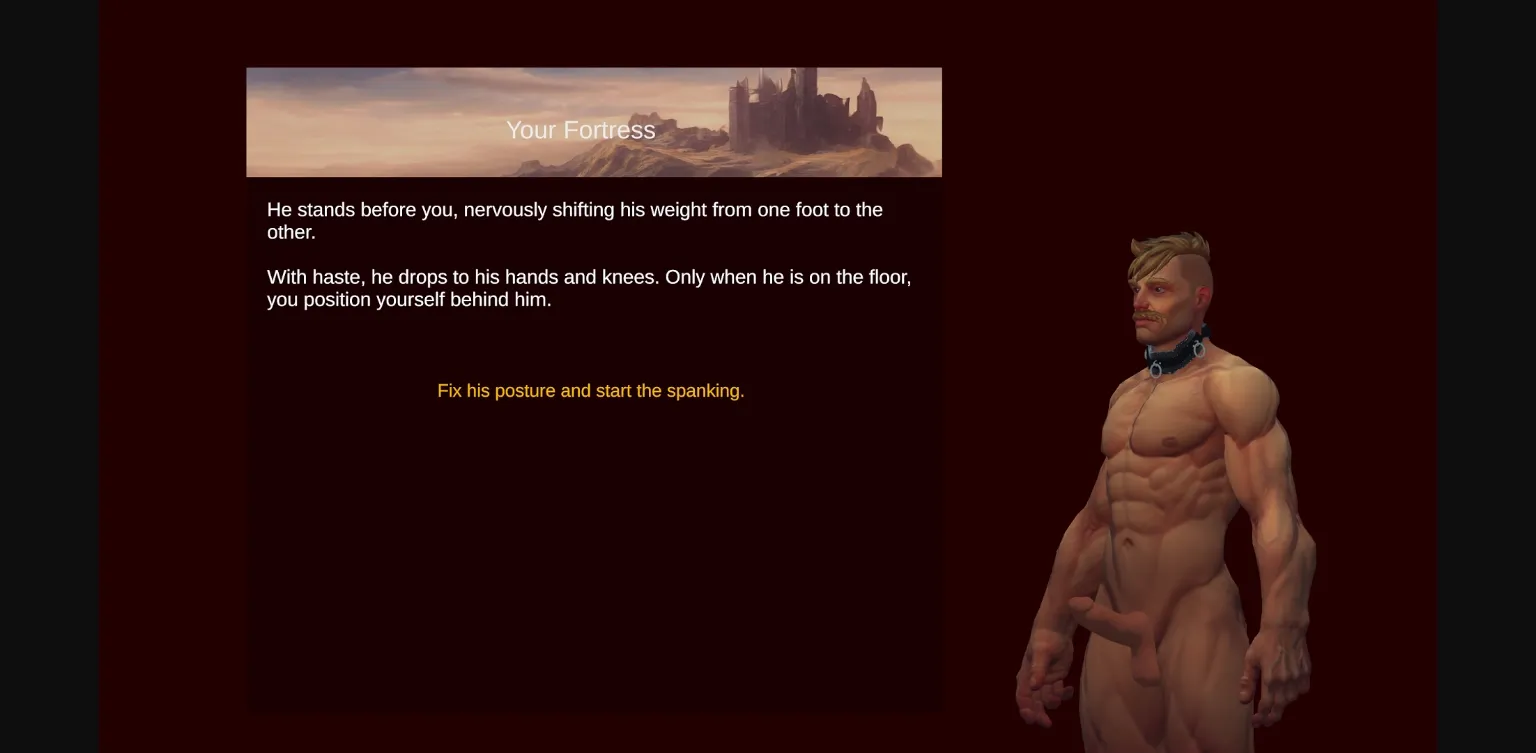Click the second narrative paragraph
The height and width of the screenshot is (753, 1536).
(588, 288)
